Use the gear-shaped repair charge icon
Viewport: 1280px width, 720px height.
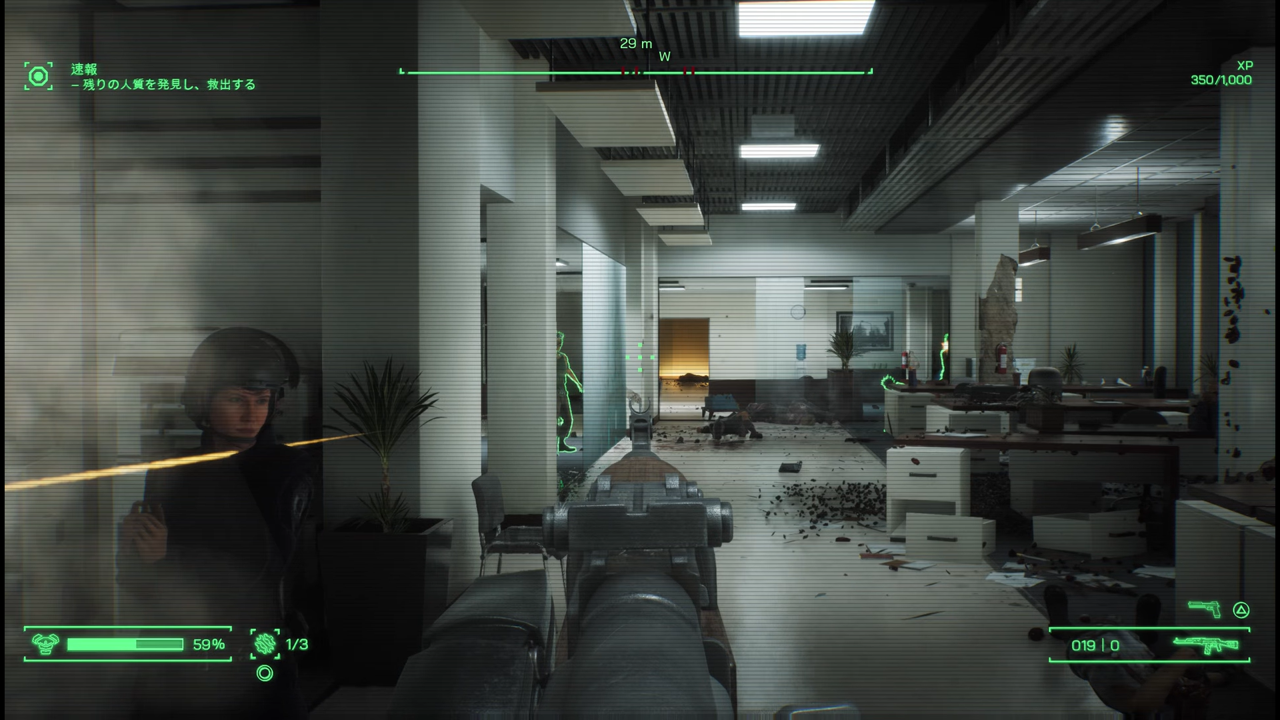(265, 644)
